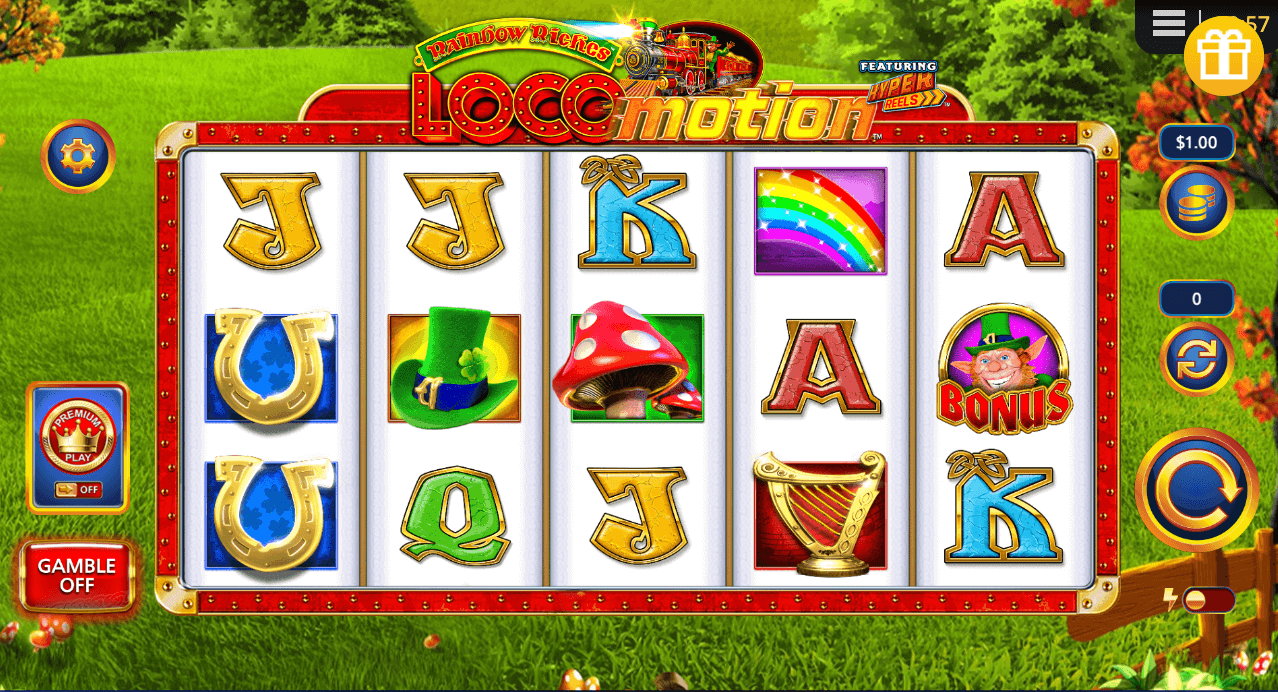Viewport: 1278px width, 692px height.
Task: Open the autoplay arrows button
Action: pyautogui.click(x=1196, y=359)
